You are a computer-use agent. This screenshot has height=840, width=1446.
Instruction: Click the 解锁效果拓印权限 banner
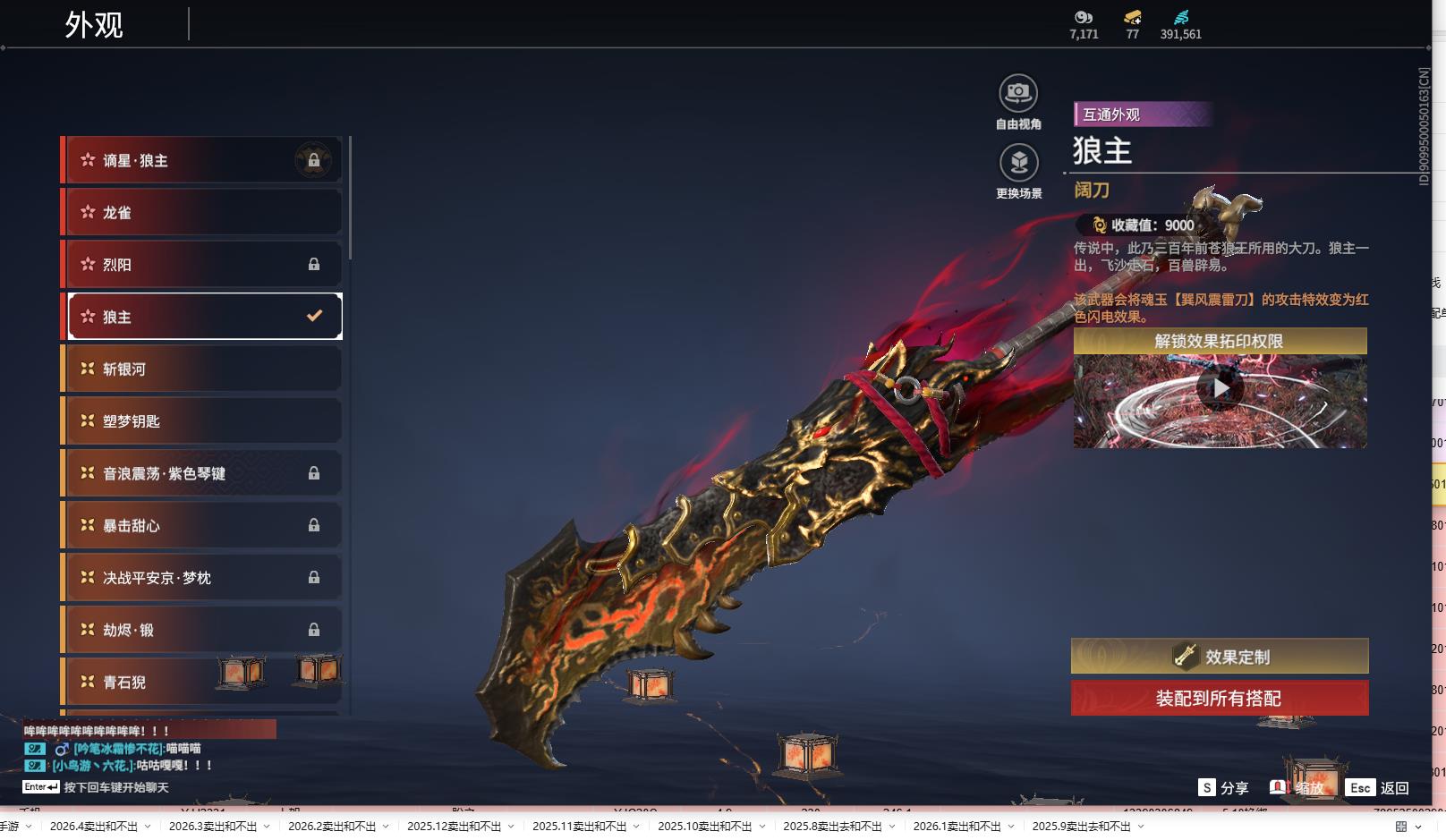click(x=1220, y=341)
